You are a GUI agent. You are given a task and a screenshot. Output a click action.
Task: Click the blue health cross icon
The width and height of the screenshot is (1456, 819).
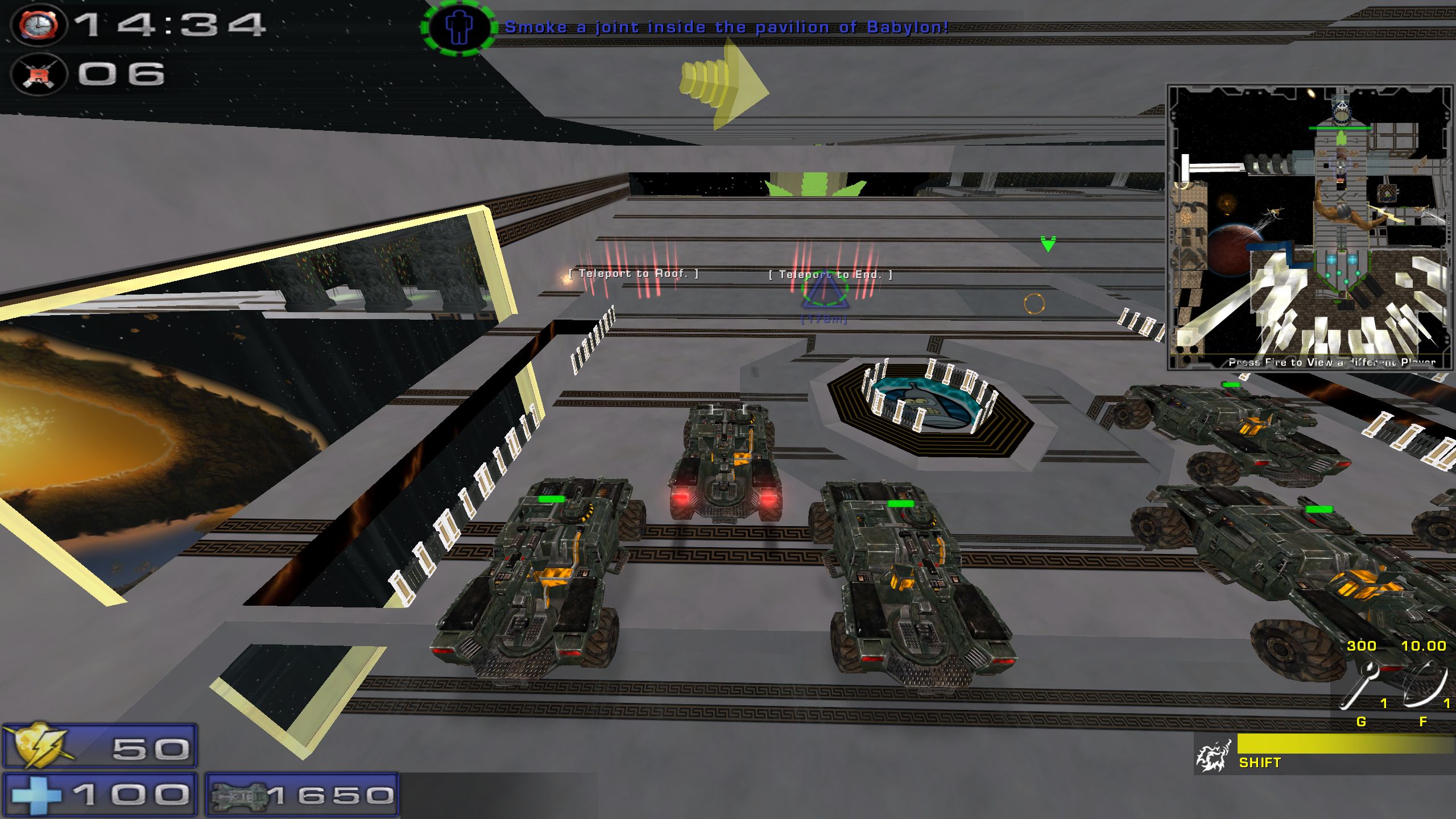35,795
